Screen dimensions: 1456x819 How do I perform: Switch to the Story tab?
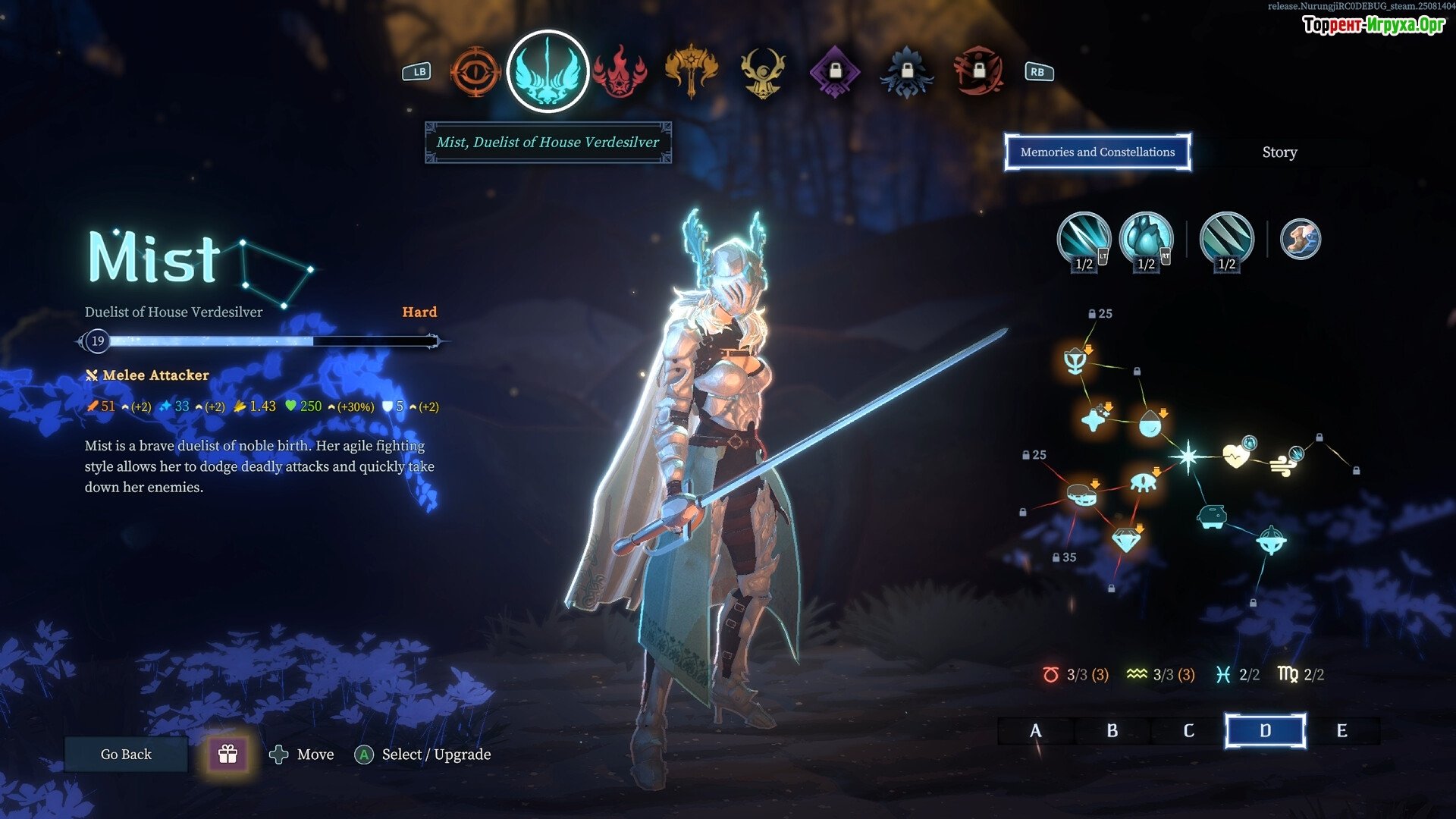(x=1279, y=152)
